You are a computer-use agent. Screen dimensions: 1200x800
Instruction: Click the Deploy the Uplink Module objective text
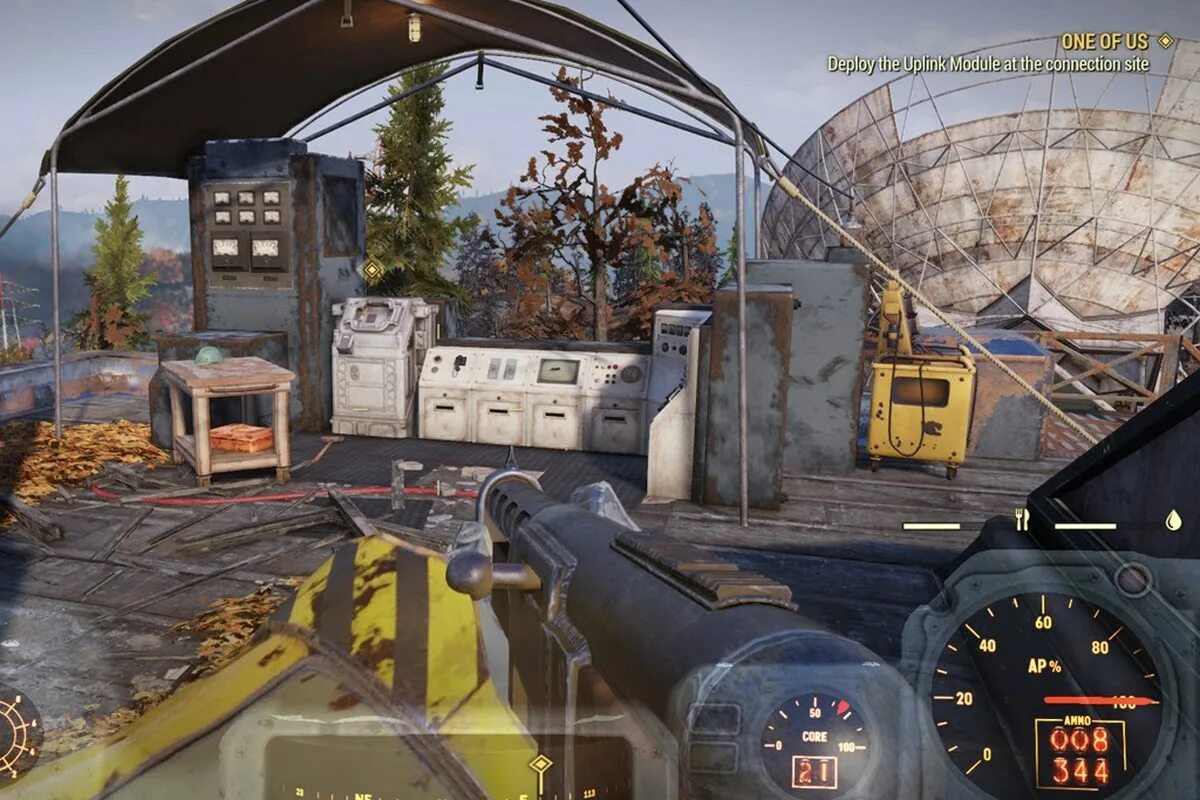pos(988,64)
